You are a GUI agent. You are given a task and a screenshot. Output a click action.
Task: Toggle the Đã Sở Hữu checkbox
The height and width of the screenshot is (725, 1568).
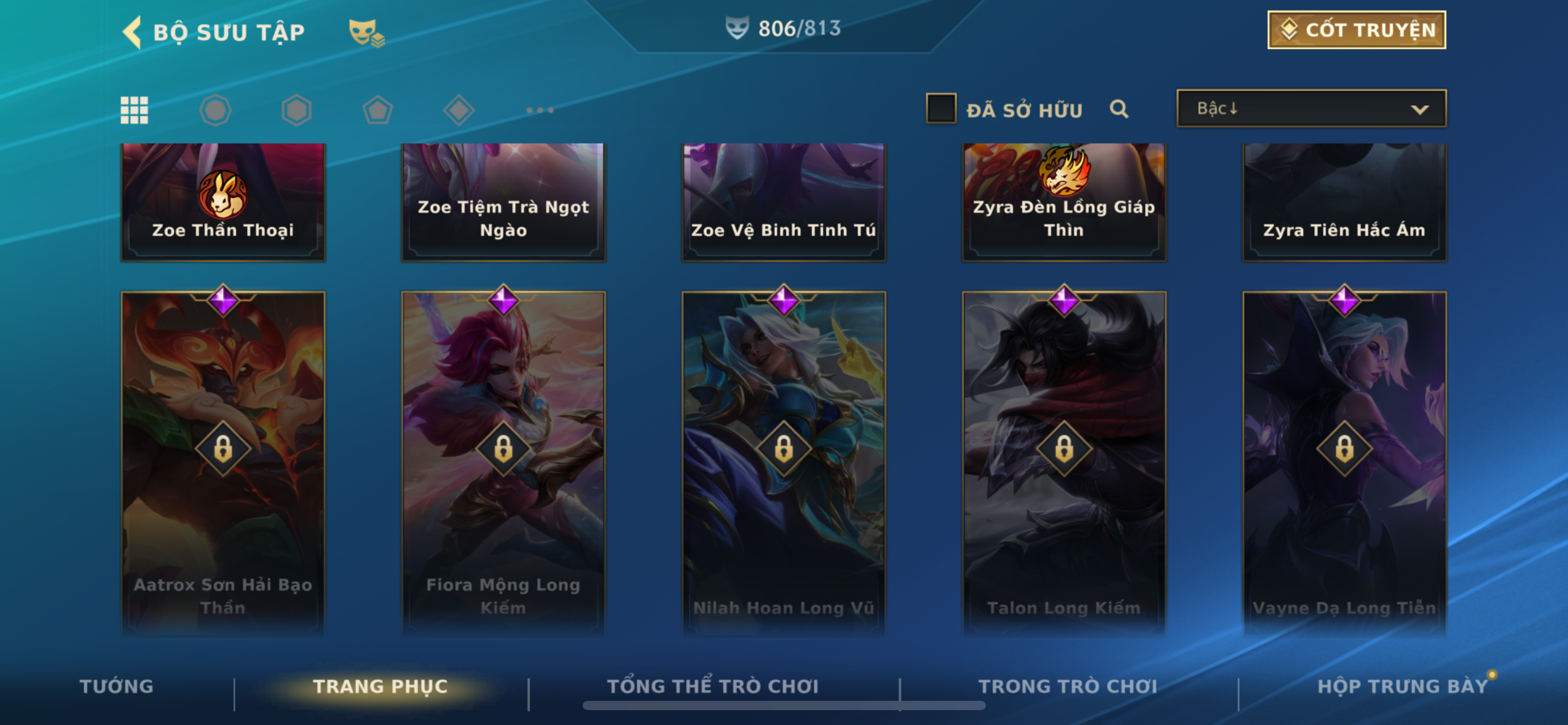[941, 108]
